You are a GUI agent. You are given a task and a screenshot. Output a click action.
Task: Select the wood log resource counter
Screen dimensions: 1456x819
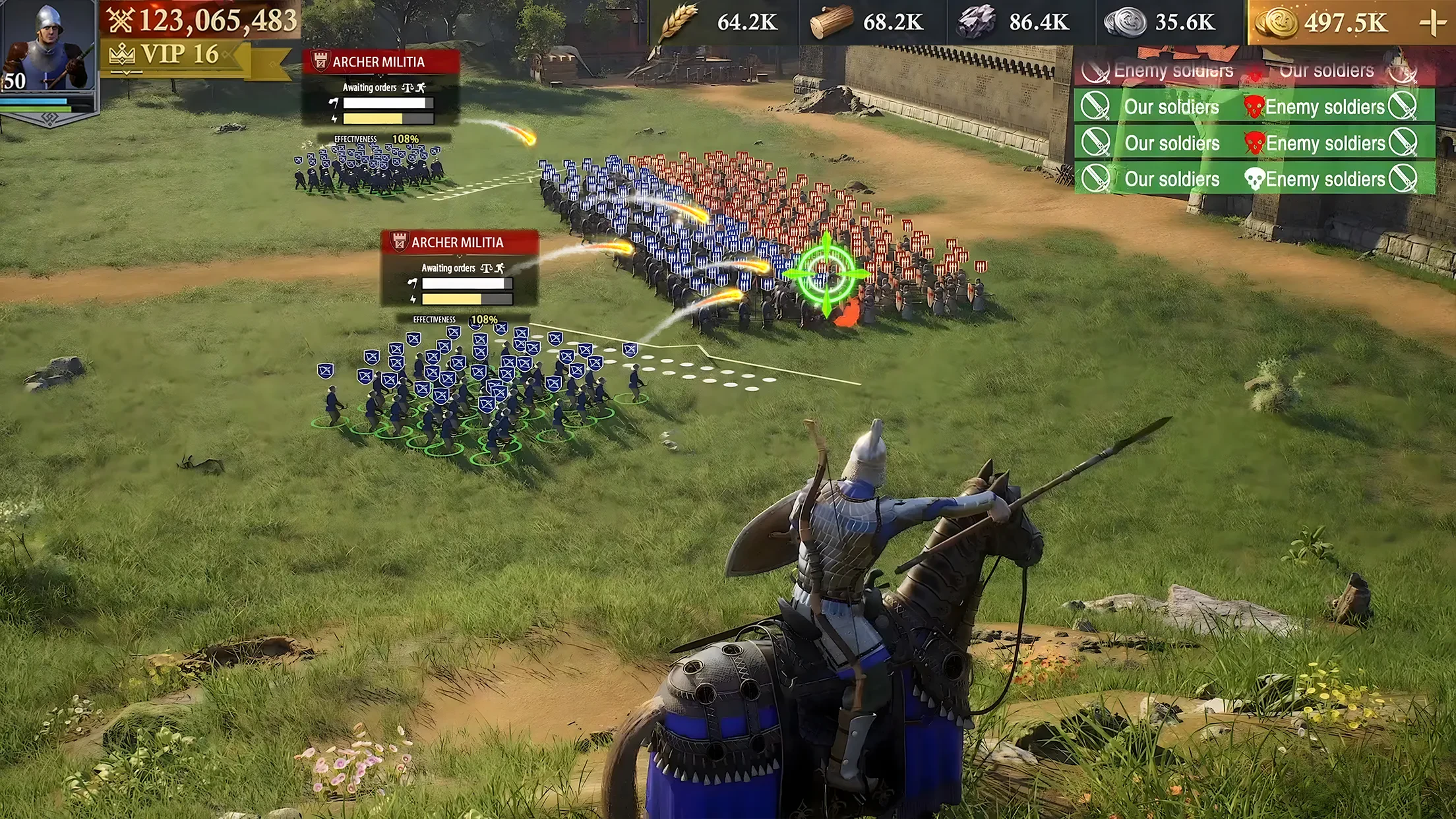(x=868, y=22)
